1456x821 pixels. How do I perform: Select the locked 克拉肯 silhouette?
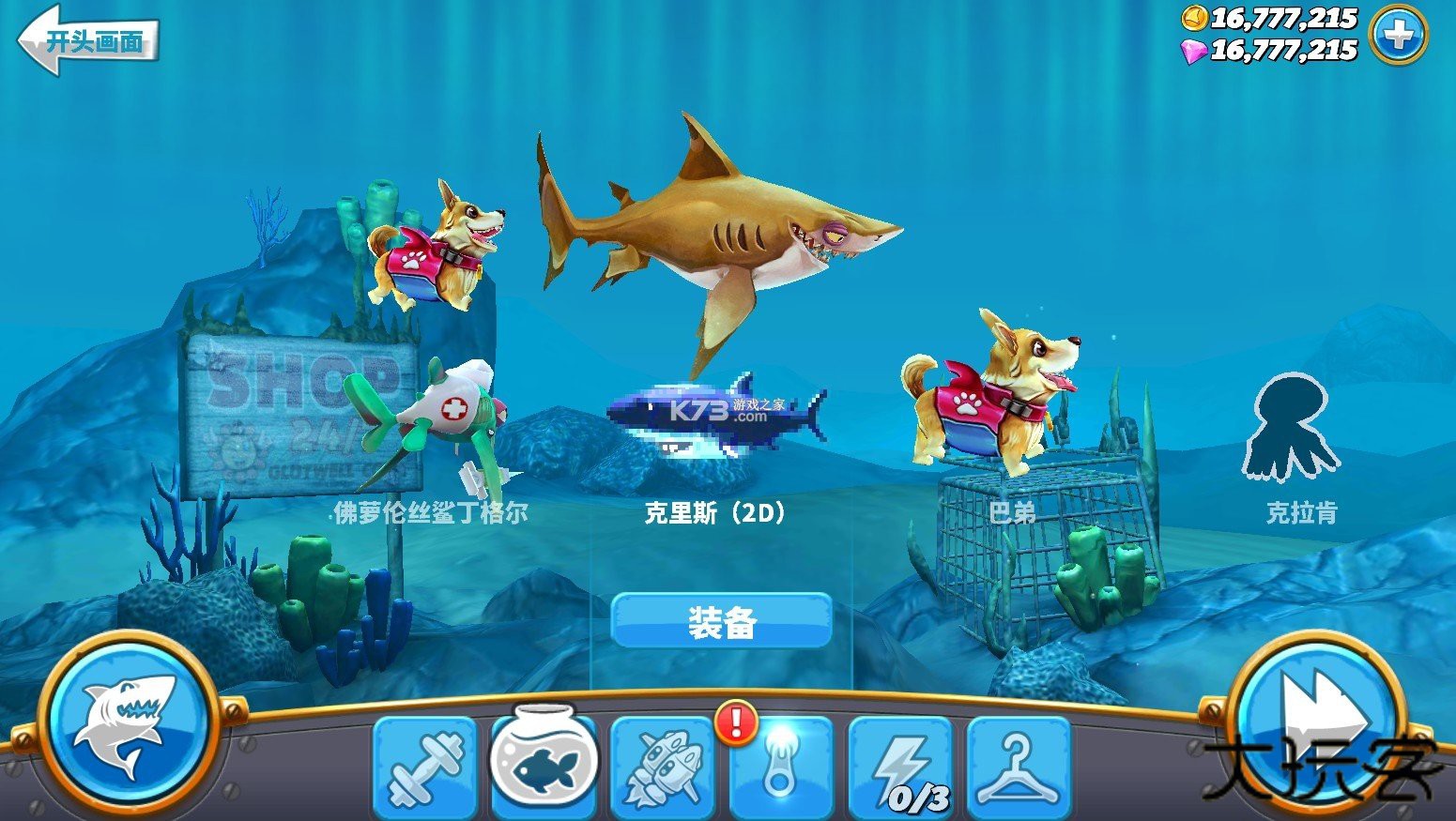(x=1292, y=427)
